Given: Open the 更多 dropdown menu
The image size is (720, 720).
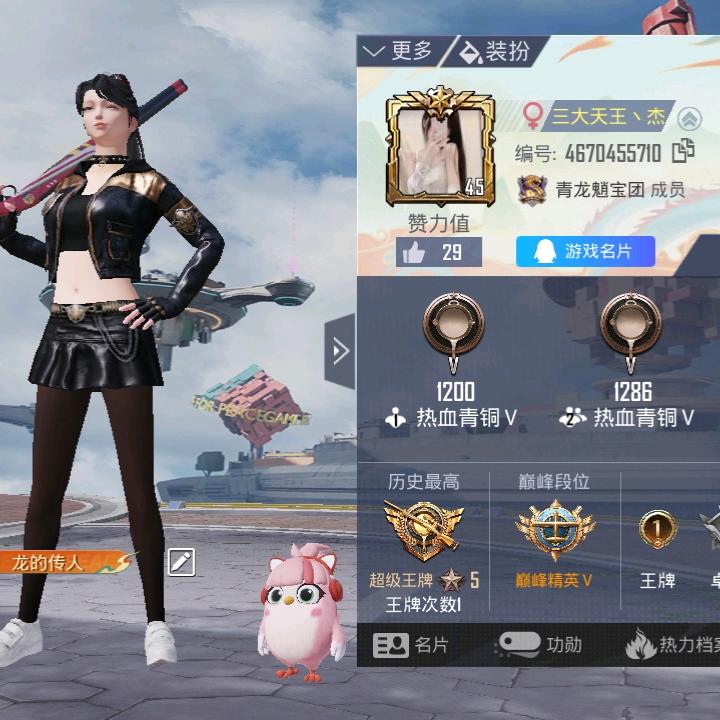Looking at the screenshot, I should 399,52.
